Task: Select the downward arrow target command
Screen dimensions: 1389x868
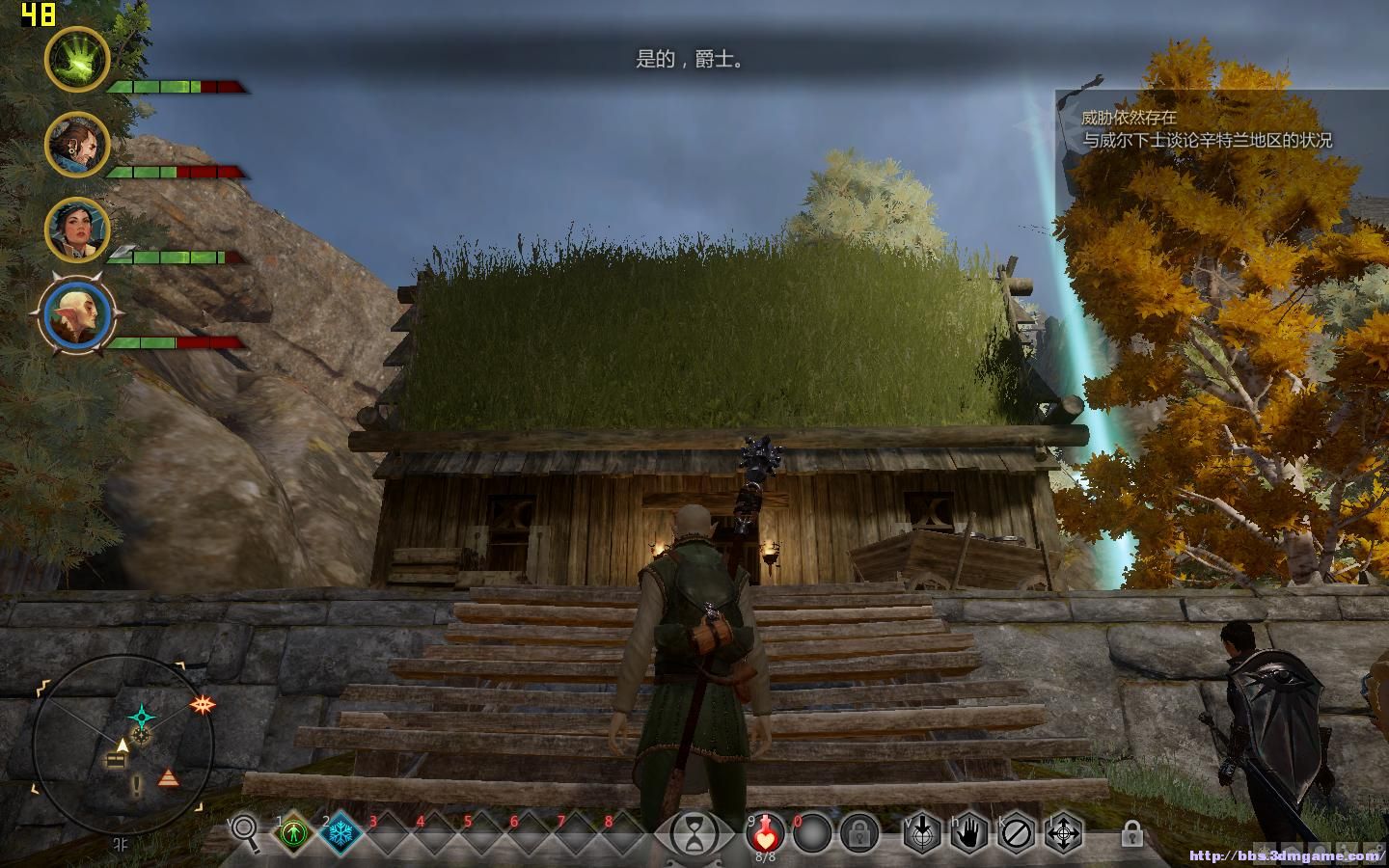Action: 922,832
